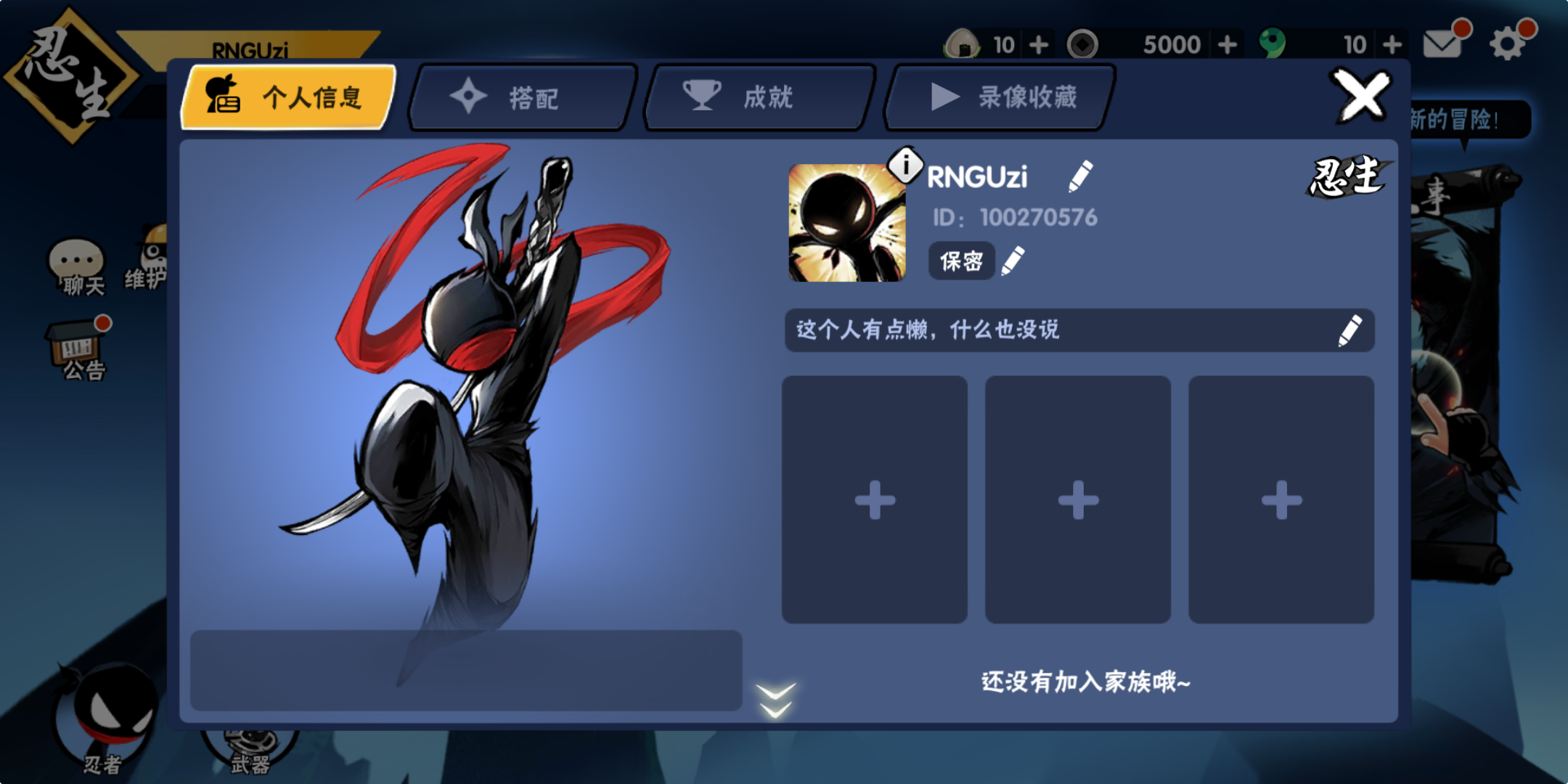Image resolution: width=1568 pixels, height=784 pixels.
Task: View the avatar info badge
Action: [905, 163]
